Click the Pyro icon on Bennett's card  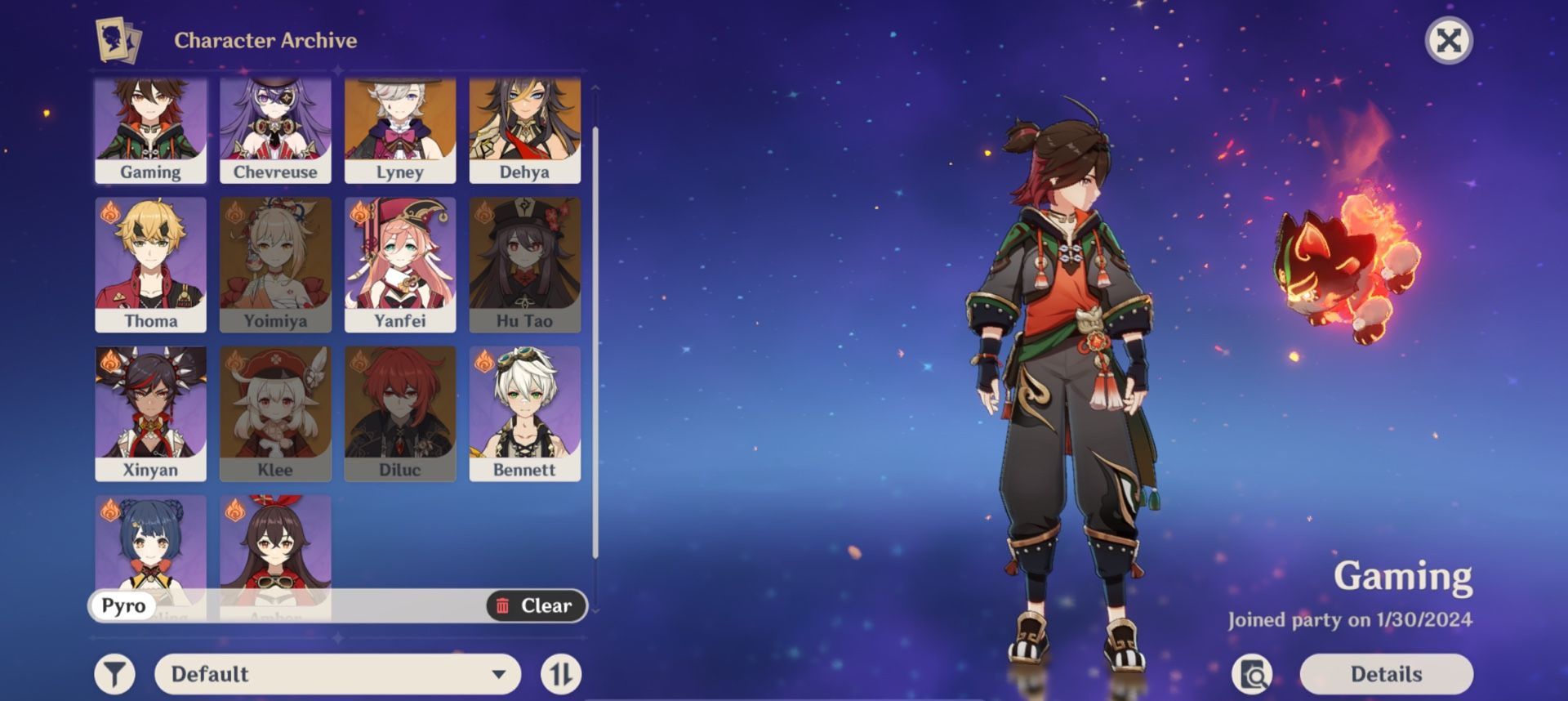point(486,359)
